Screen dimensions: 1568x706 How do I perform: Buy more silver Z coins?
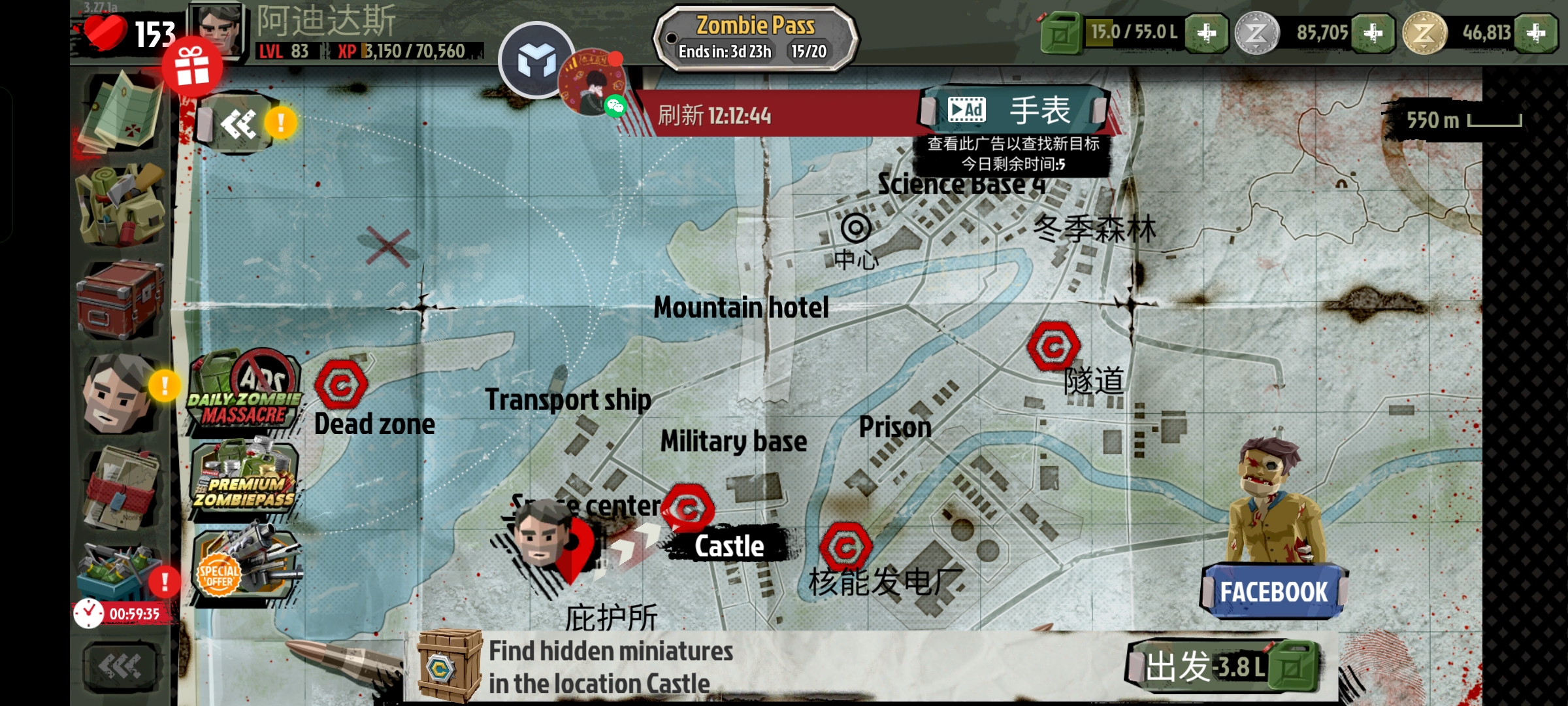(x=1373, y=33)
